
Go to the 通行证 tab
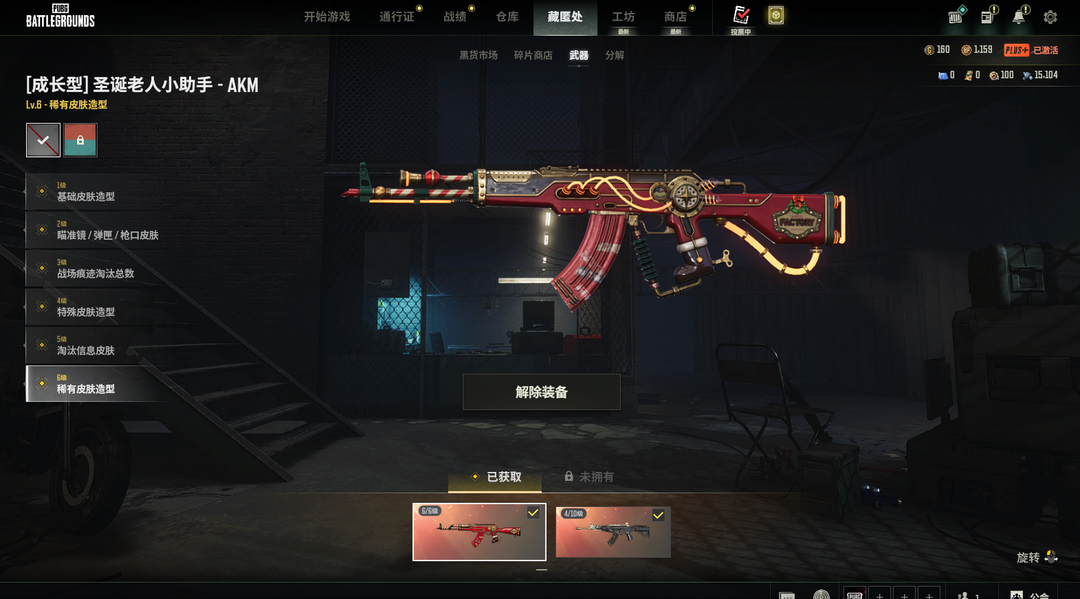click(397, 17)
